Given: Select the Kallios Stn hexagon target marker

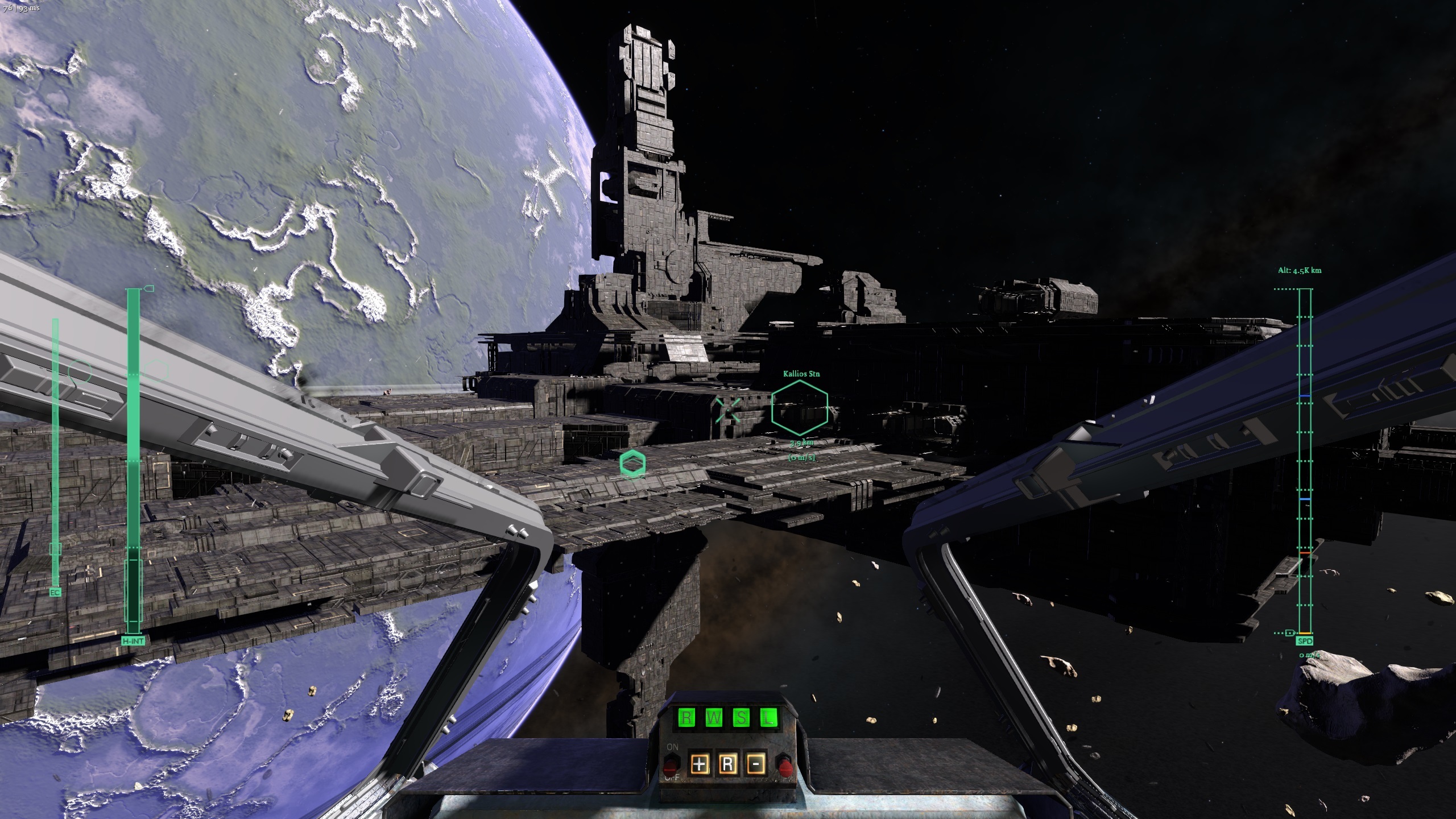Looking at the screenshot, I should coord(800,408).
